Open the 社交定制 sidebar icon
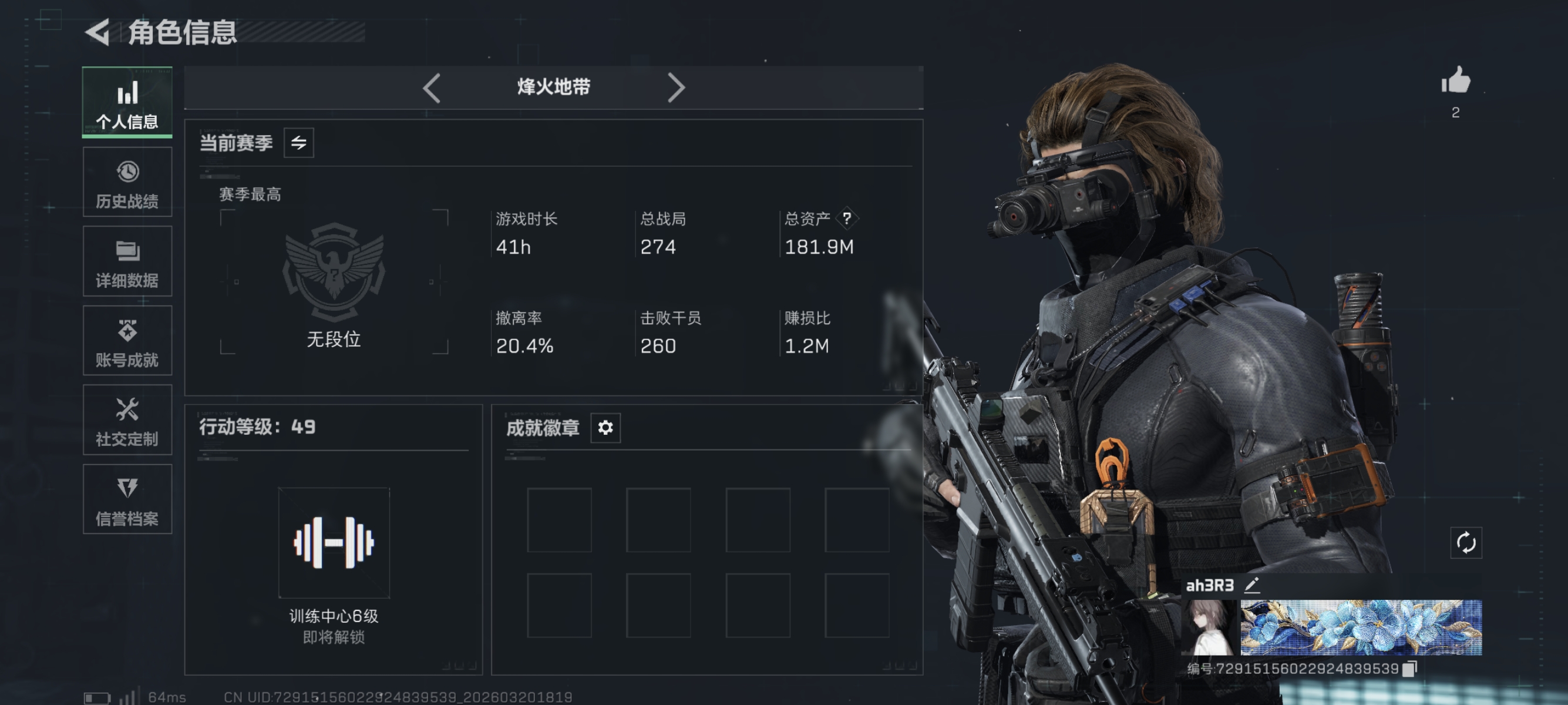 click(127, 421)
